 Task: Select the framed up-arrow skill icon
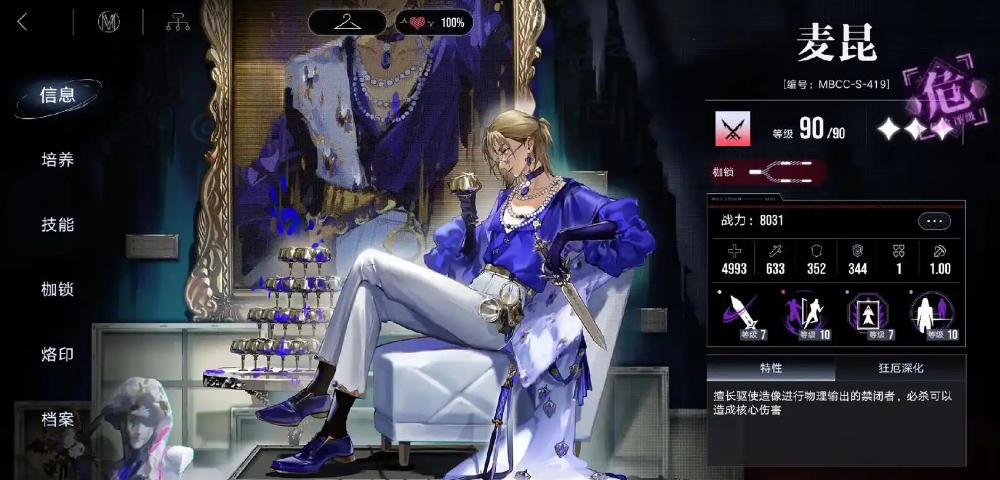867,313
